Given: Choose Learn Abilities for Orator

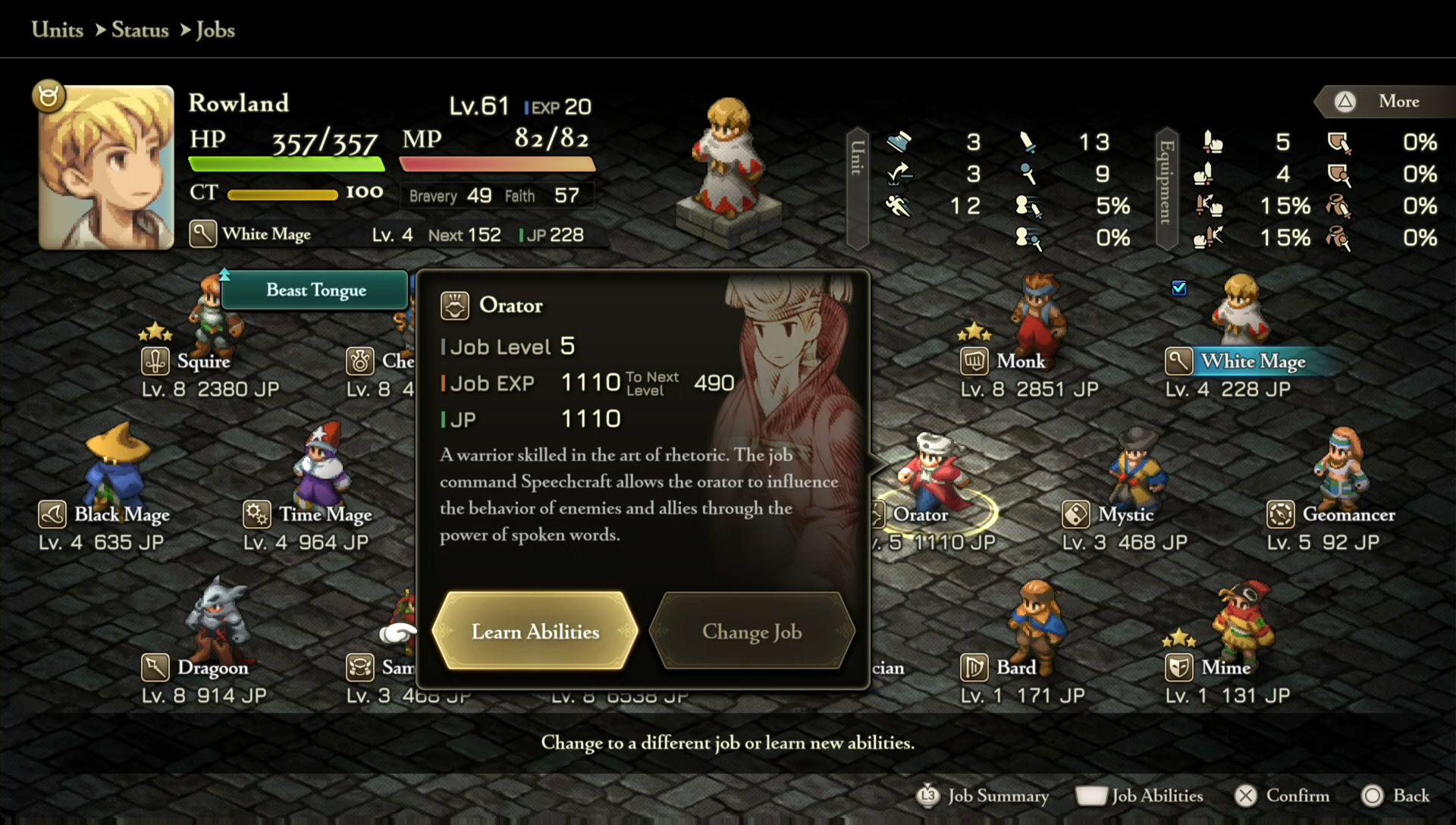Looking at the screenshot, I should [x=535, y=631].
